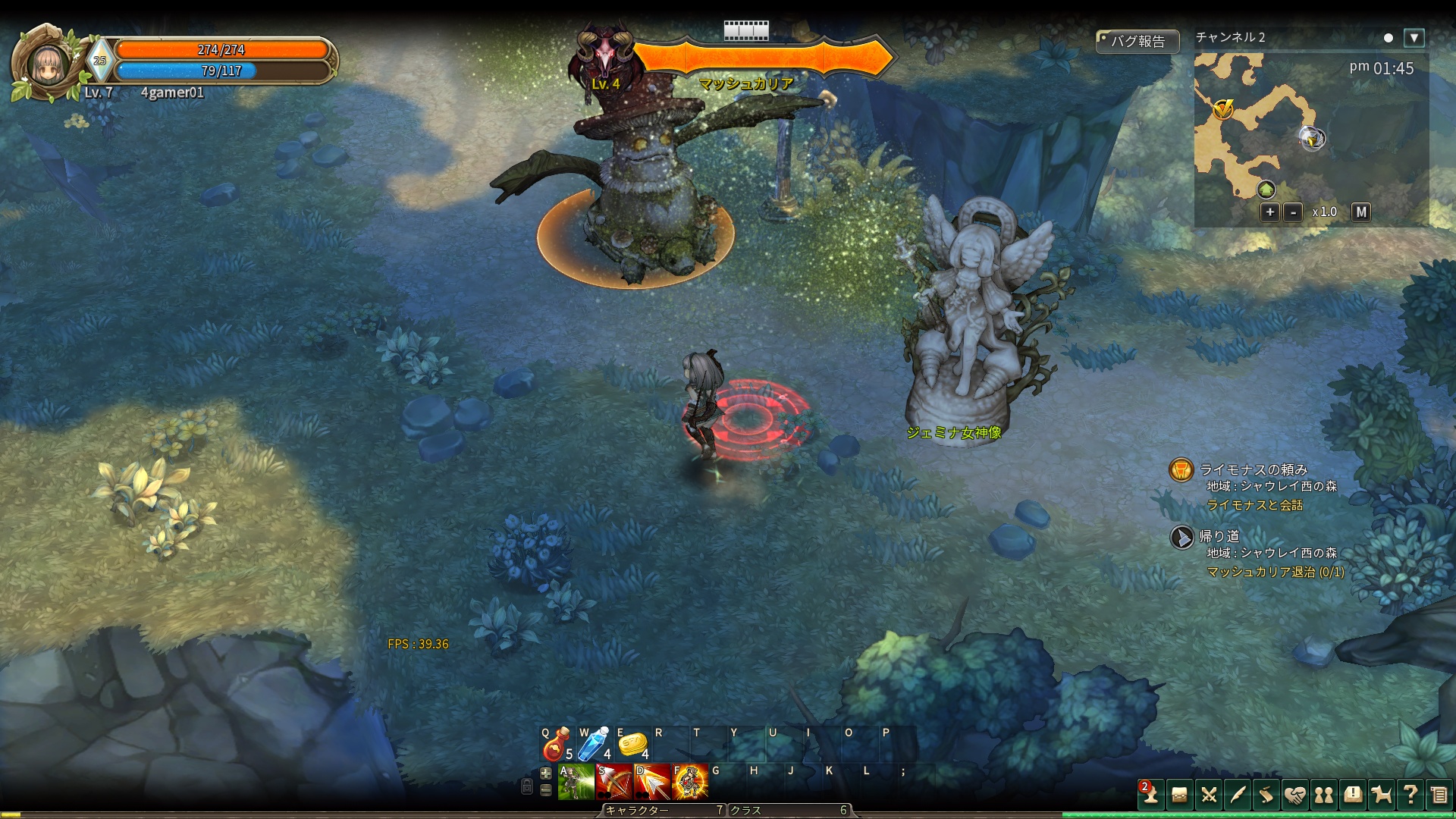This screenshot has height=819, width=1456.
Task: Click the green arrow marker on minimap
Action: click(1266, 189)
